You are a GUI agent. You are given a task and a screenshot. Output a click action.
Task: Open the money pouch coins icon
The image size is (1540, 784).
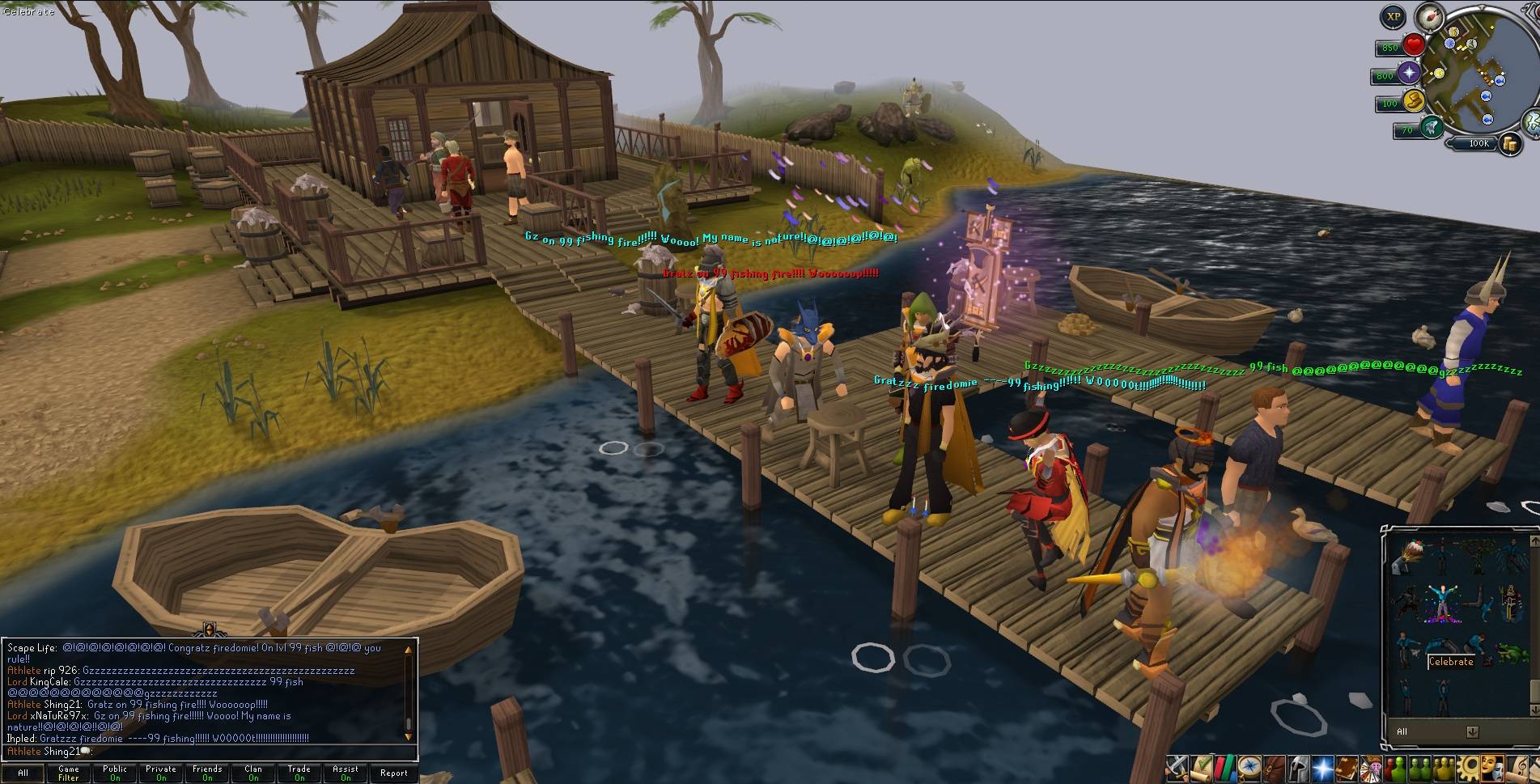[x=1510, y=144]
